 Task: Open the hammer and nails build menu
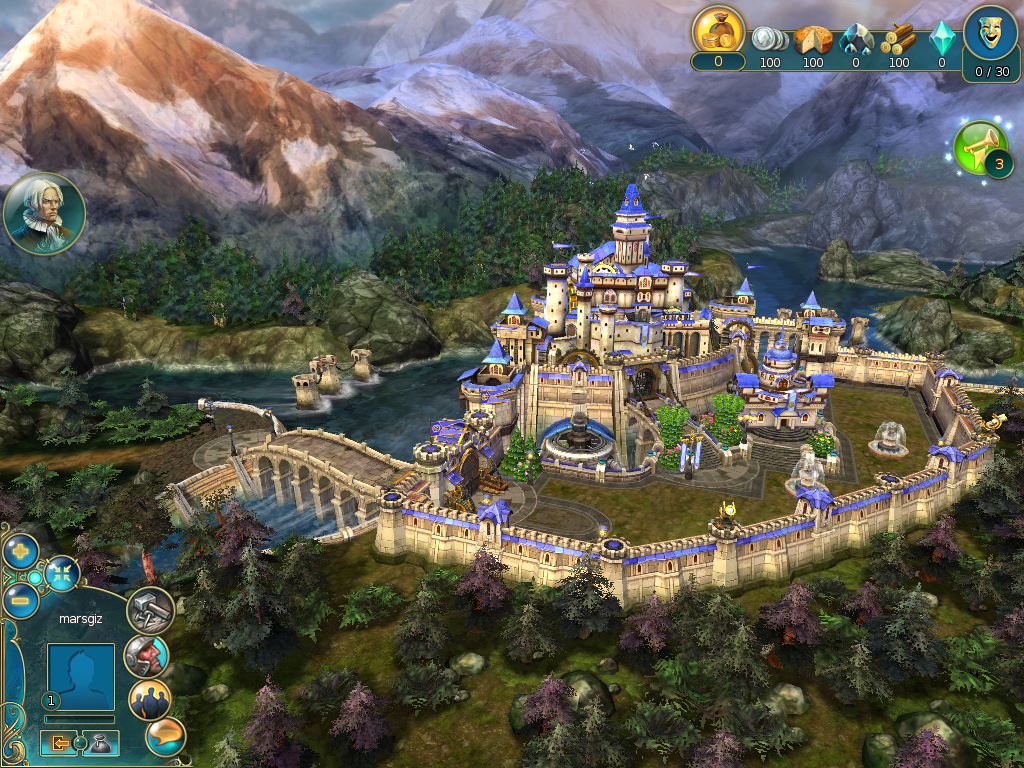coord(150,610)
